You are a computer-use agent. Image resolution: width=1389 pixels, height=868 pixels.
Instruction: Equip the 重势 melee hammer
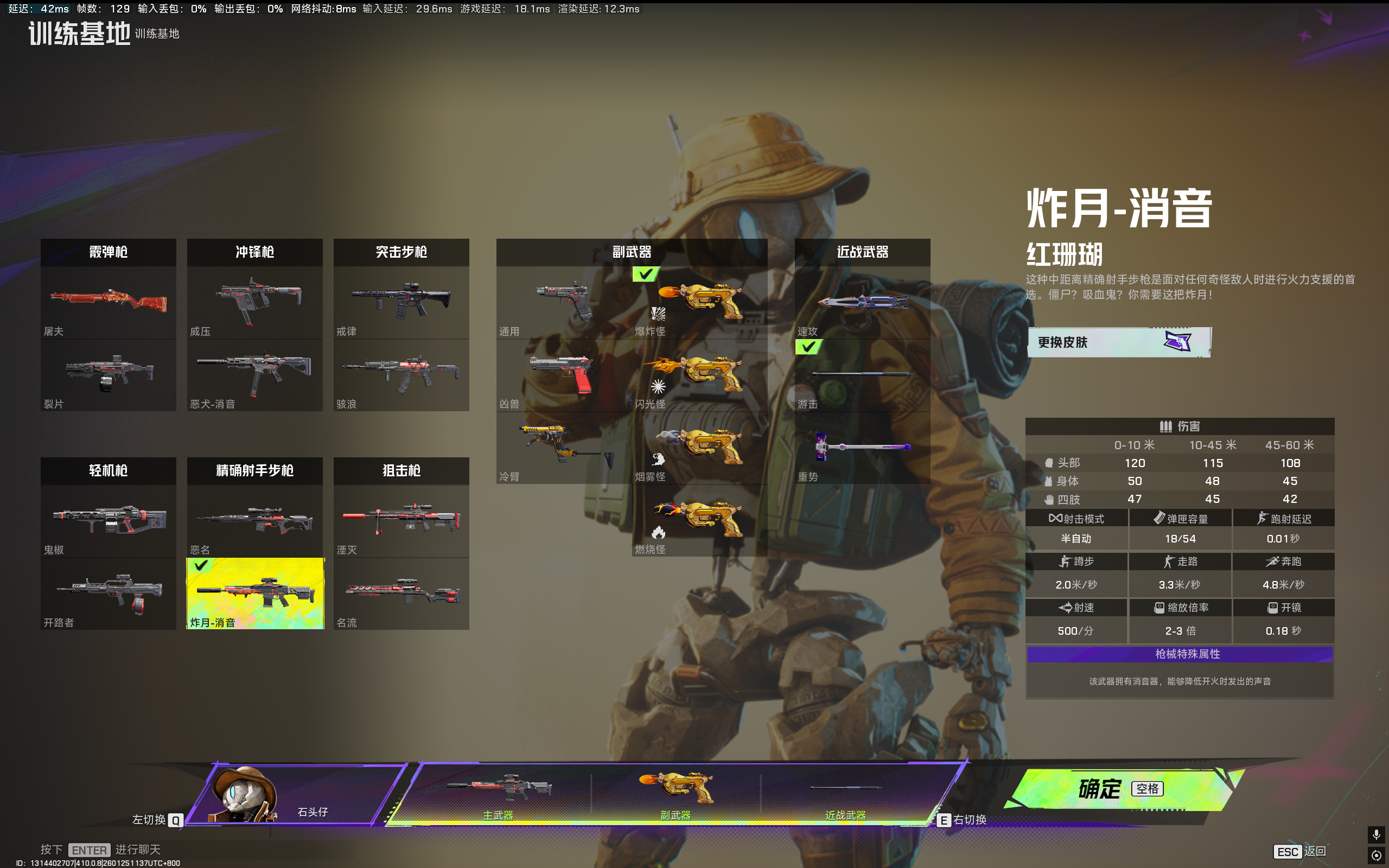[x=862, y=448]
